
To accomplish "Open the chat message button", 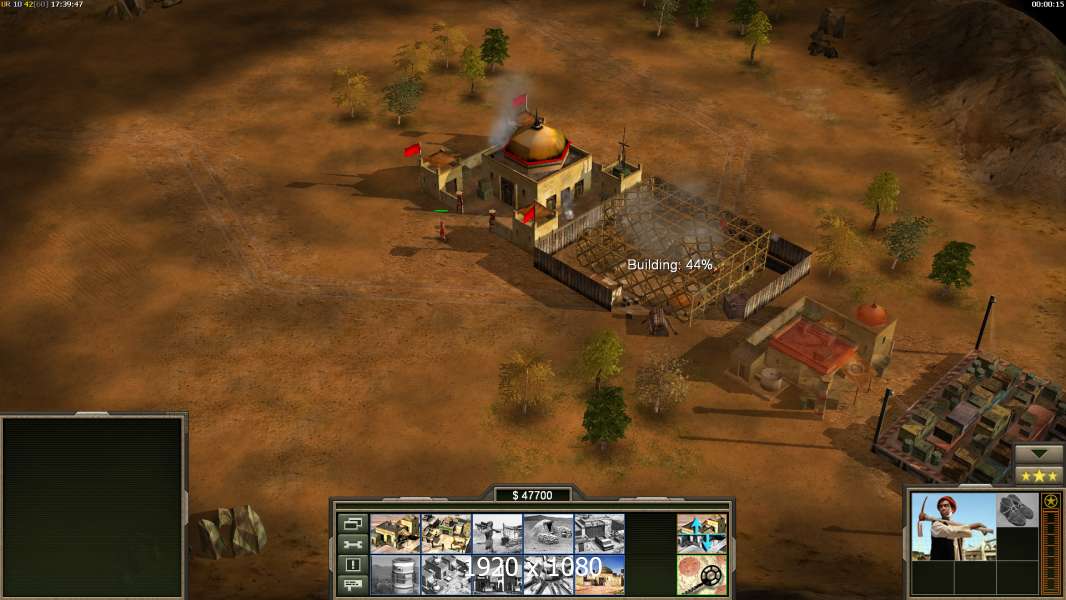I will pos(352,584).
